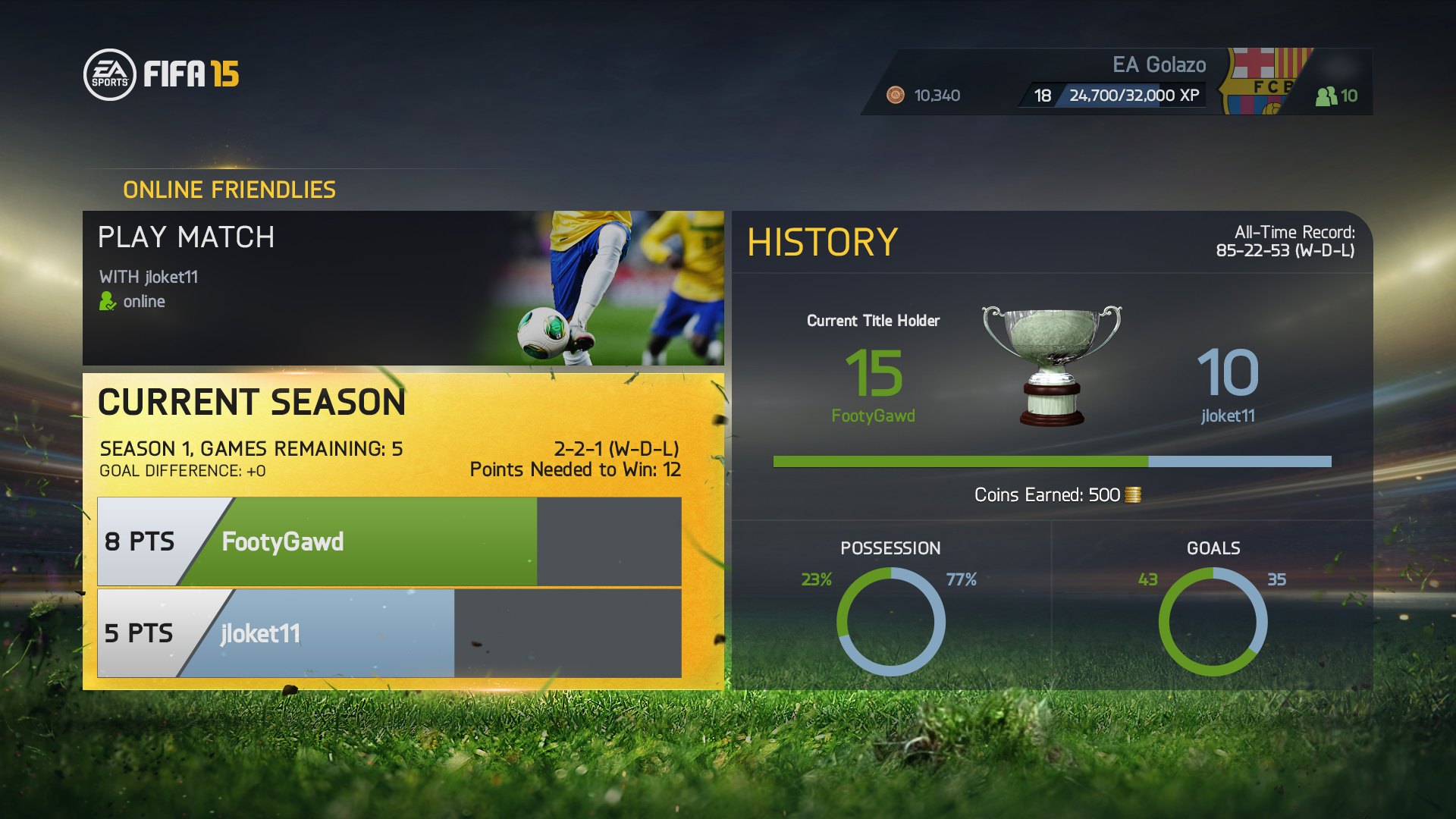Image resolution: width=1456 pixels, height=819 pixels.
Task: Click the EA Sports logo
Action: (x=111, y=74)
